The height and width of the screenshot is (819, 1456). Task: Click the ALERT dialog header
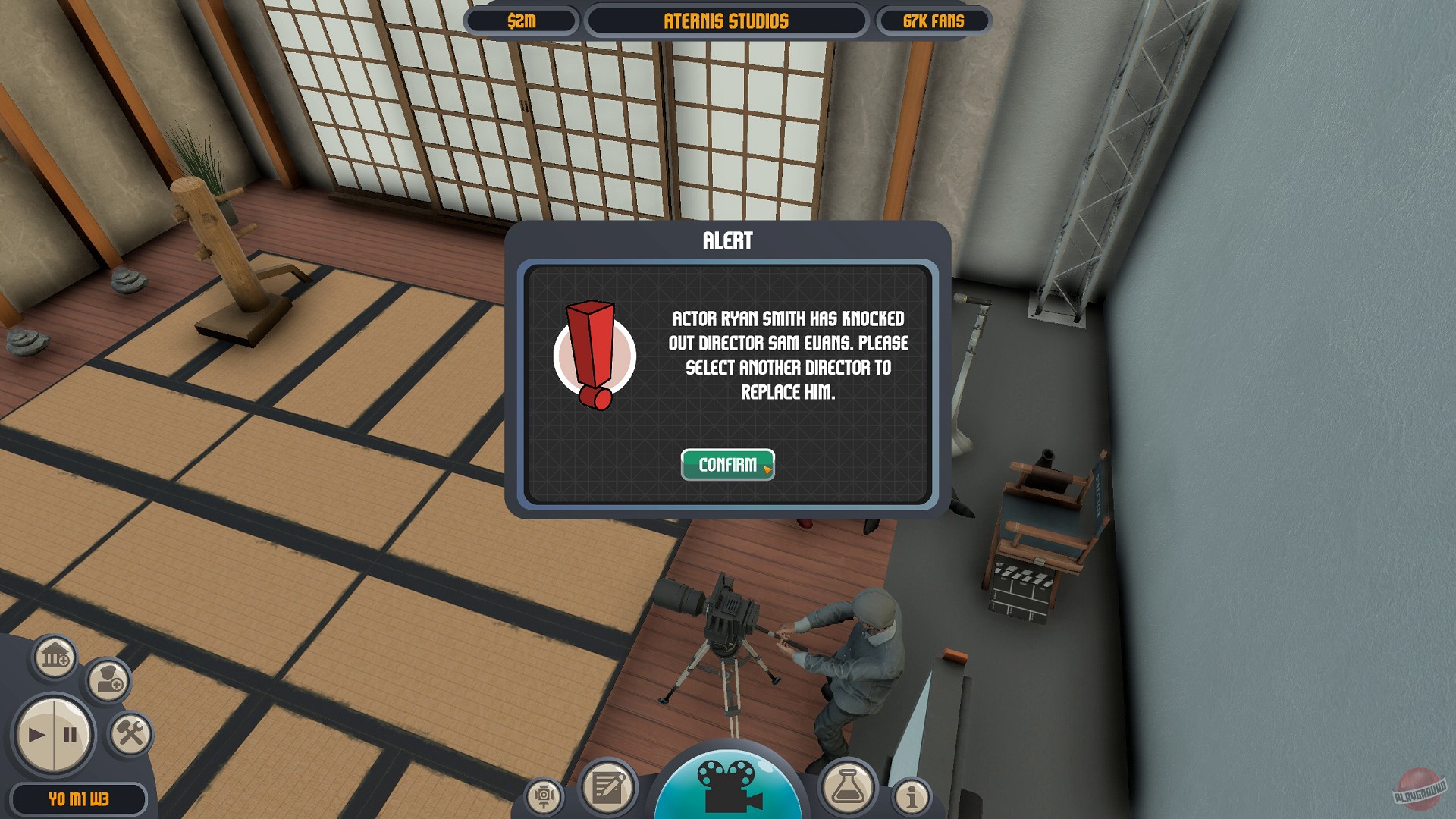[x=726, y=243]
